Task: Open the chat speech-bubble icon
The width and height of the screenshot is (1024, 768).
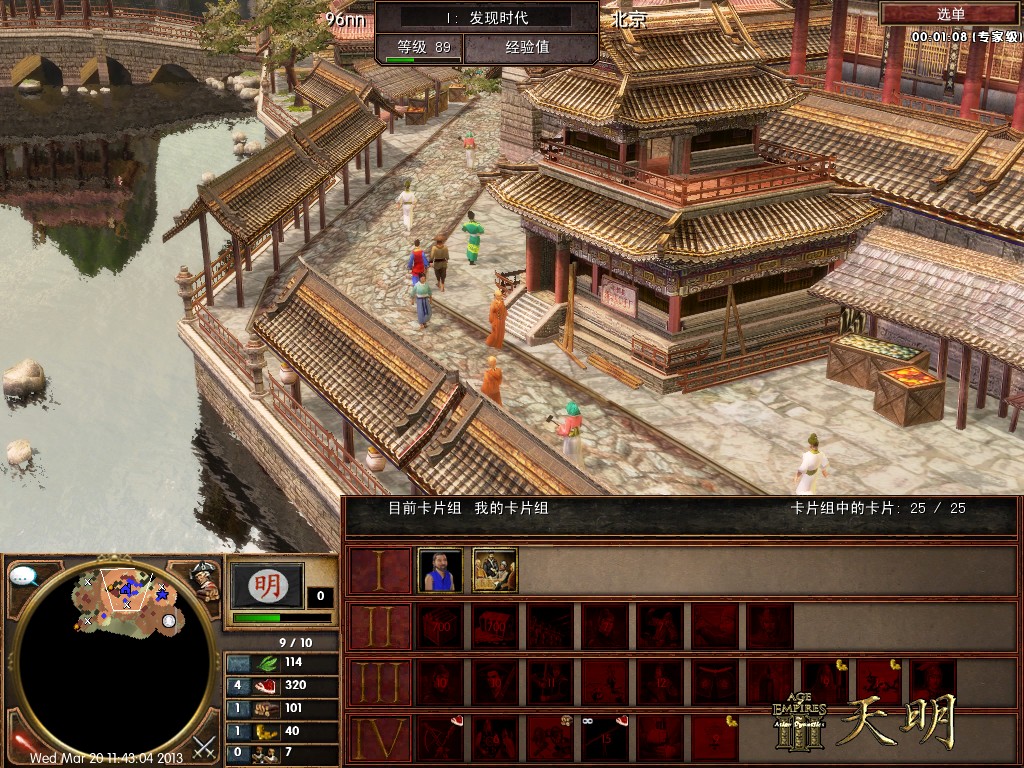Action: (x=24, y=577)
